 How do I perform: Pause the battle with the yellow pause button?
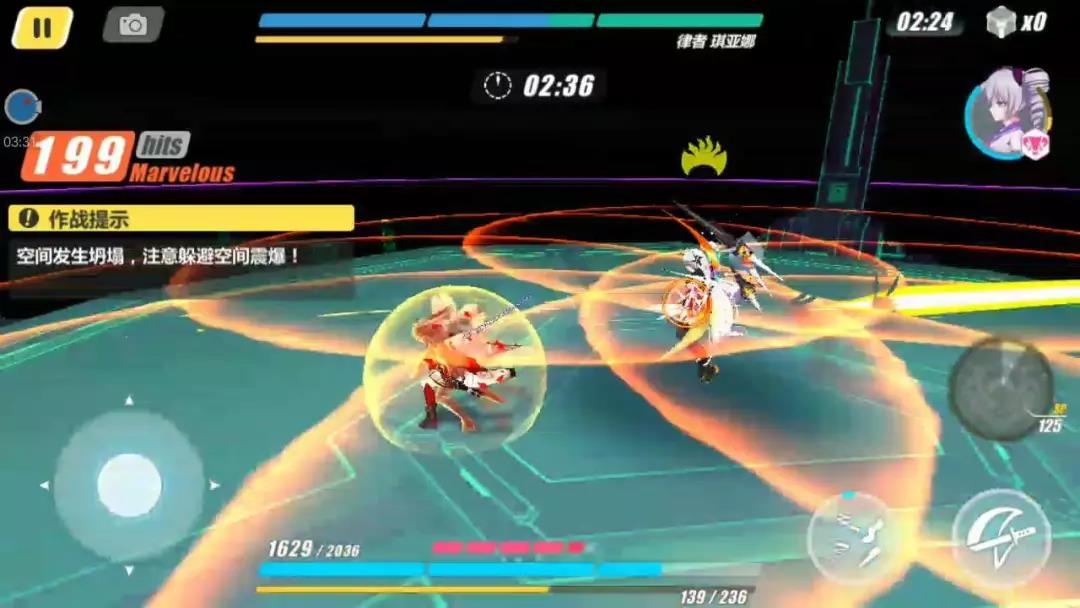click(42, 27)
